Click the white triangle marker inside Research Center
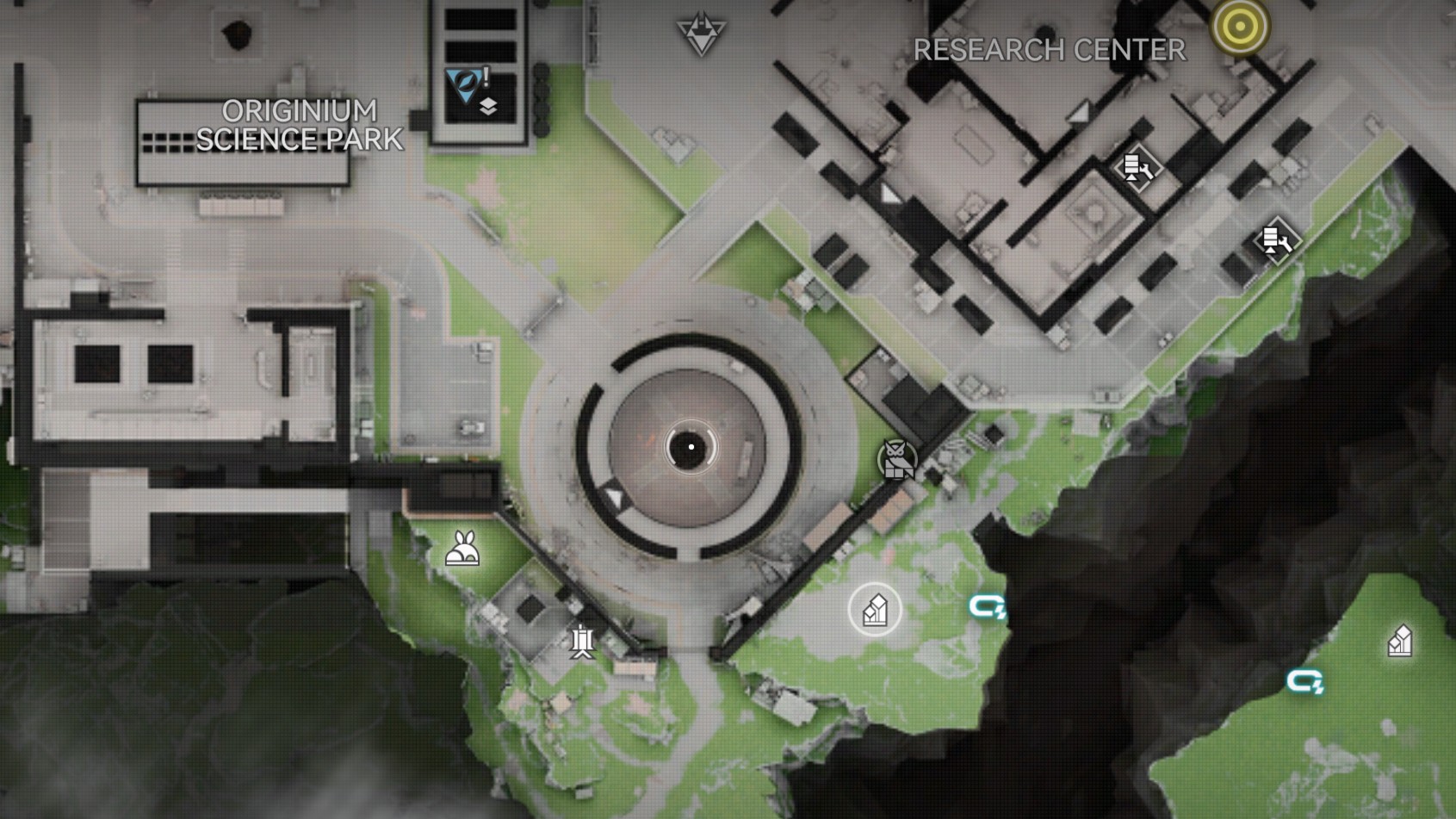Image resolution: width=1456 pixels, height=819 pixels. point(1078,113)
